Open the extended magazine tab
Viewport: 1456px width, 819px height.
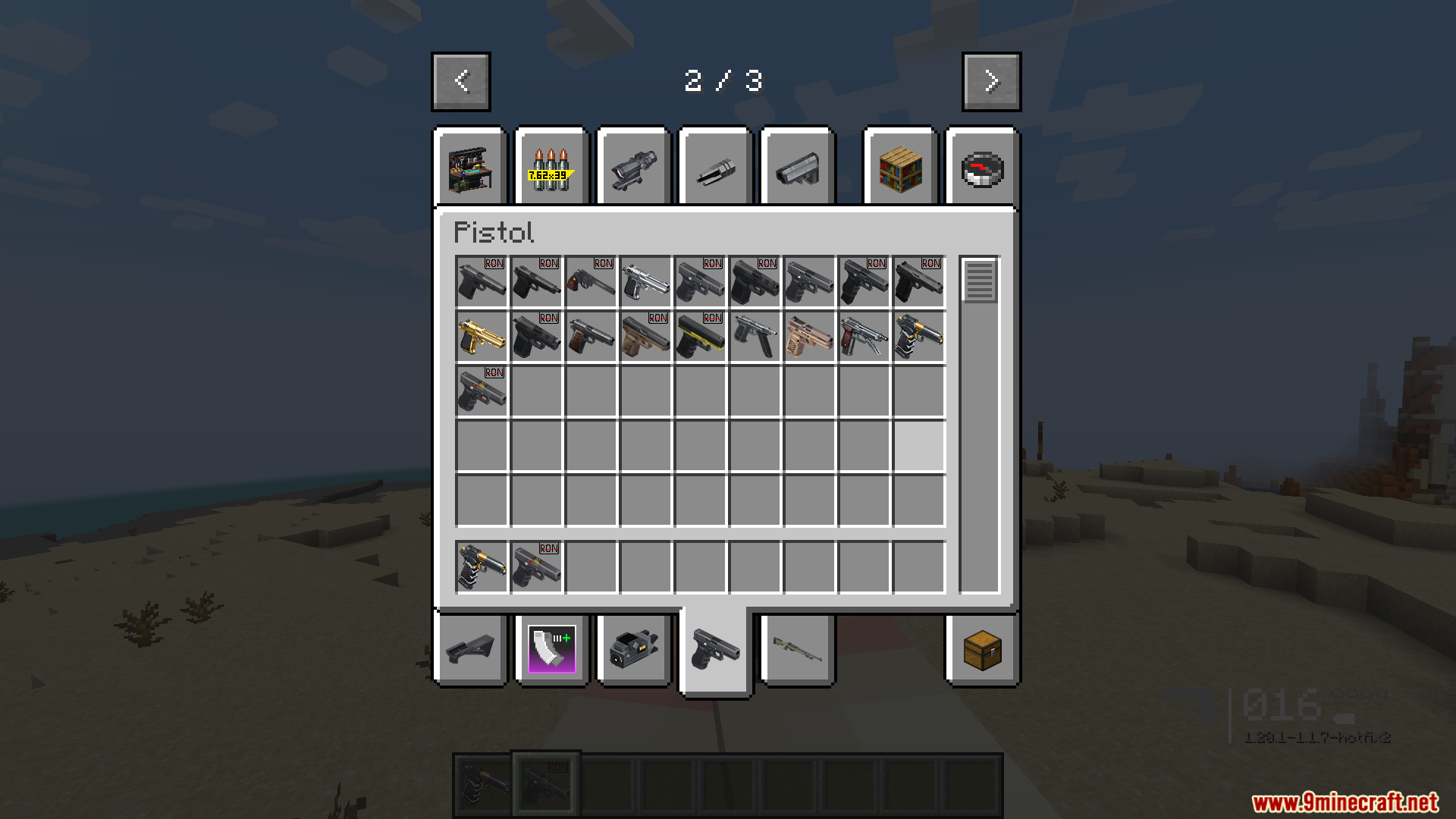551,650
